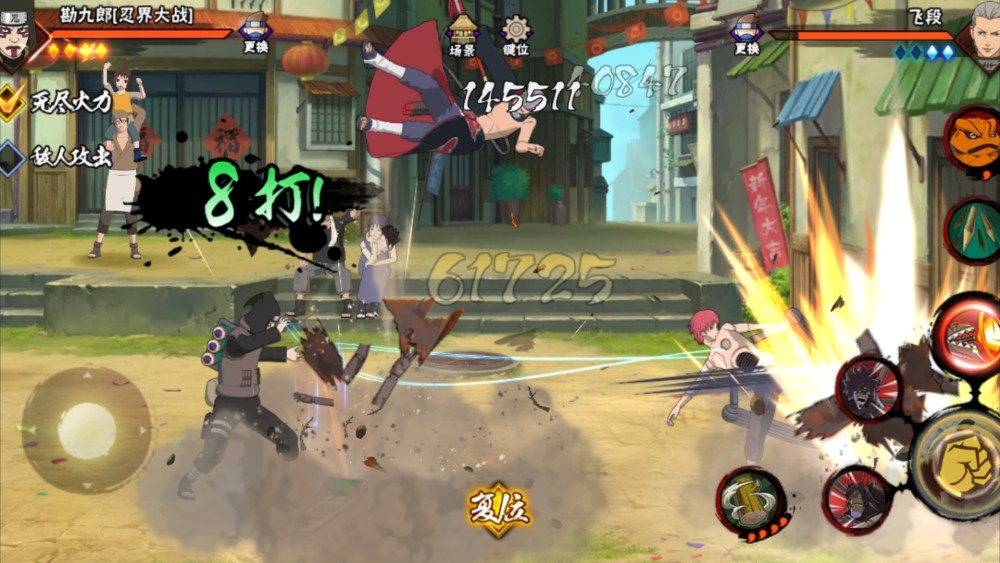The image size is (1000, 563).
Task: Open the 键位 key layout settings
Action: point(516,35)
